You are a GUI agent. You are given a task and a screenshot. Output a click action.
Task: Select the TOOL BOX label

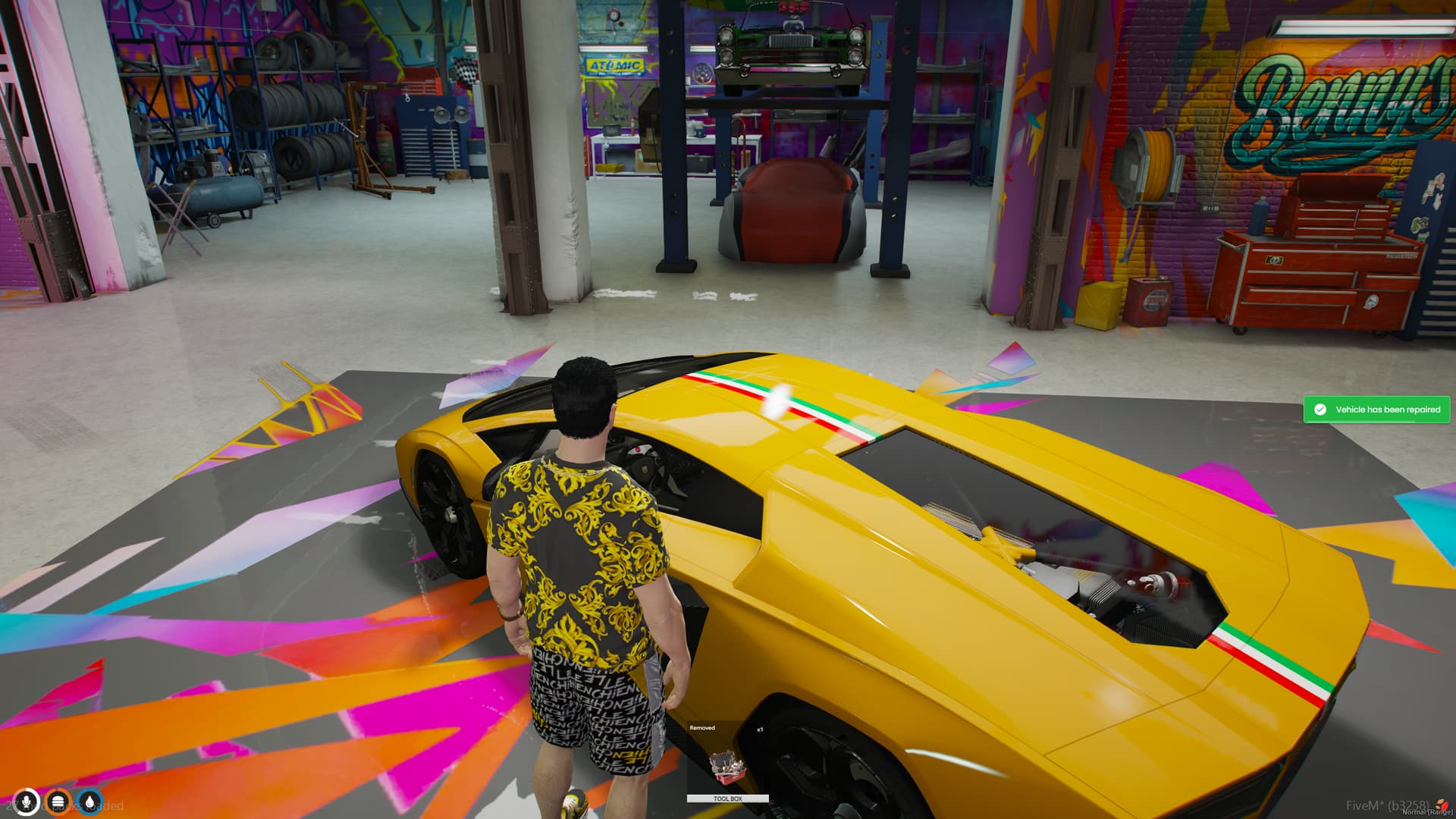pyautogui.click(x=727, y=798)
